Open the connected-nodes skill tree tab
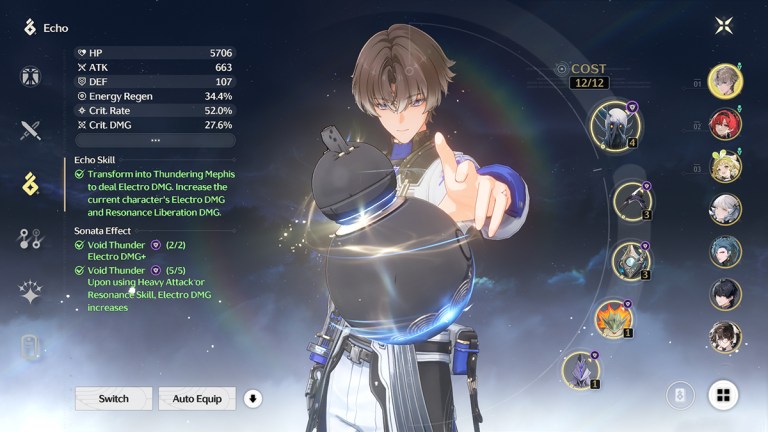Screen dimensions: 768x432 [30, 238]
